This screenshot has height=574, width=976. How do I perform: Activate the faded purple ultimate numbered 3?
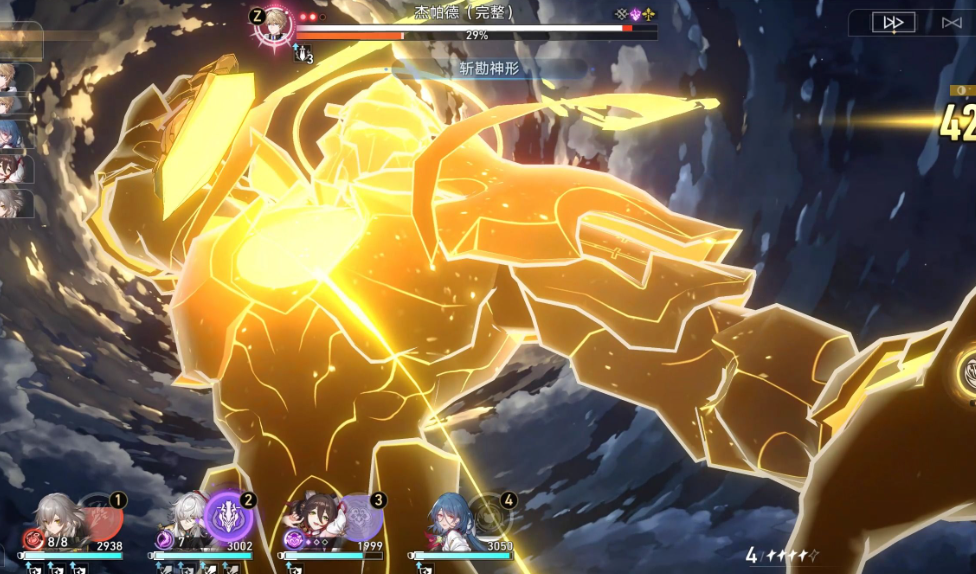point(358,517)
